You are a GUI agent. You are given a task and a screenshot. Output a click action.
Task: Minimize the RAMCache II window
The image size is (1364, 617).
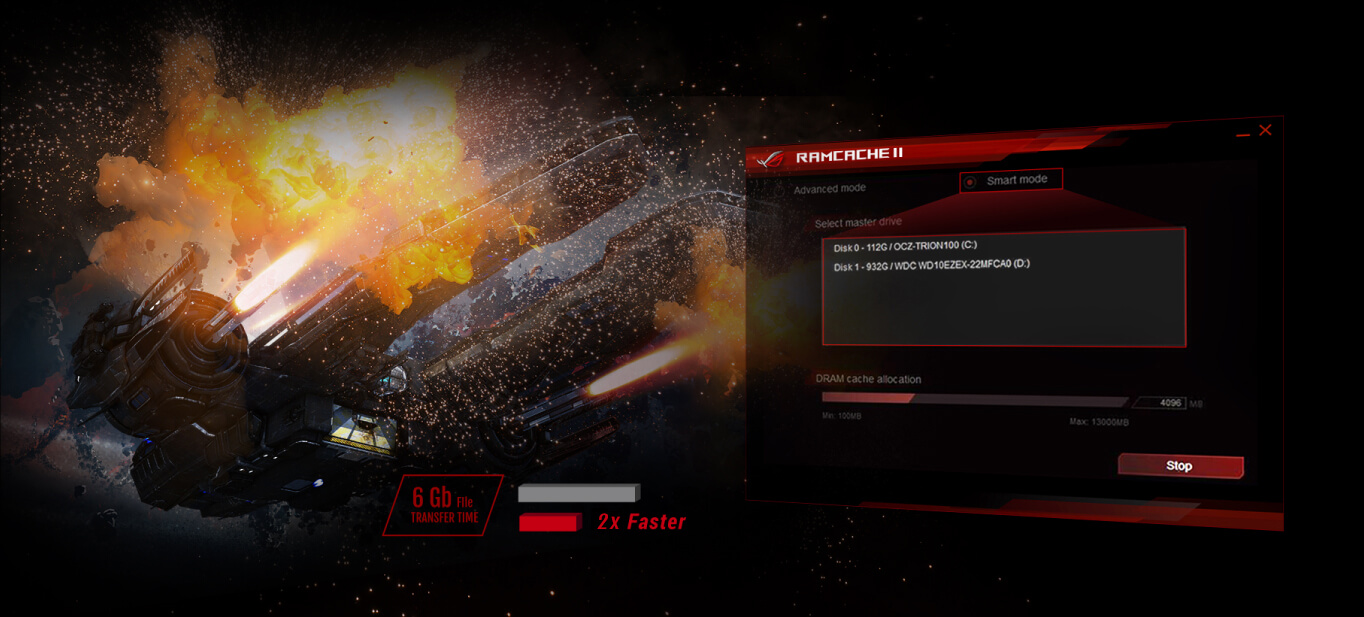[1242, 132]
